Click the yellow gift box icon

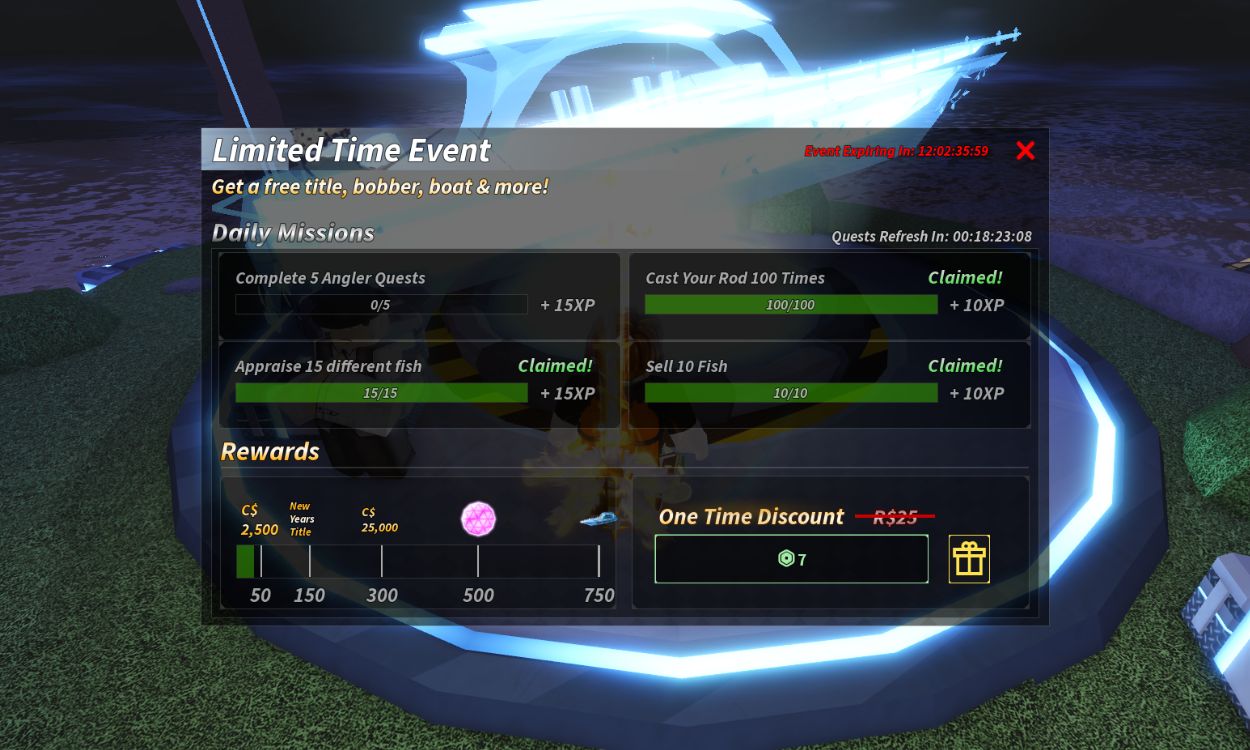tap(969, 559)
